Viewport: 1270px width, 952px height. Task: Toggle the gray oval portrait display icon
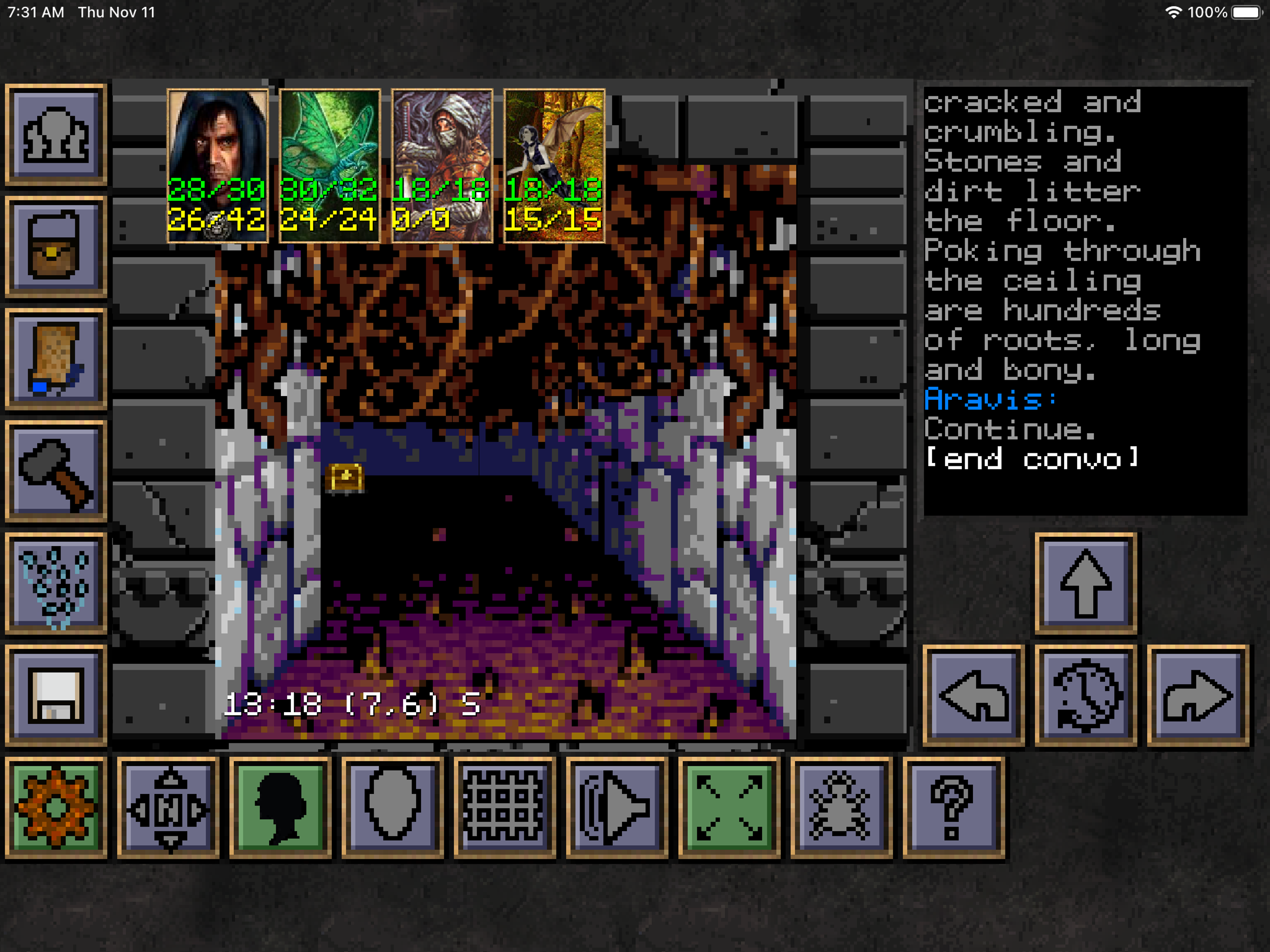[x=393, y=807]
